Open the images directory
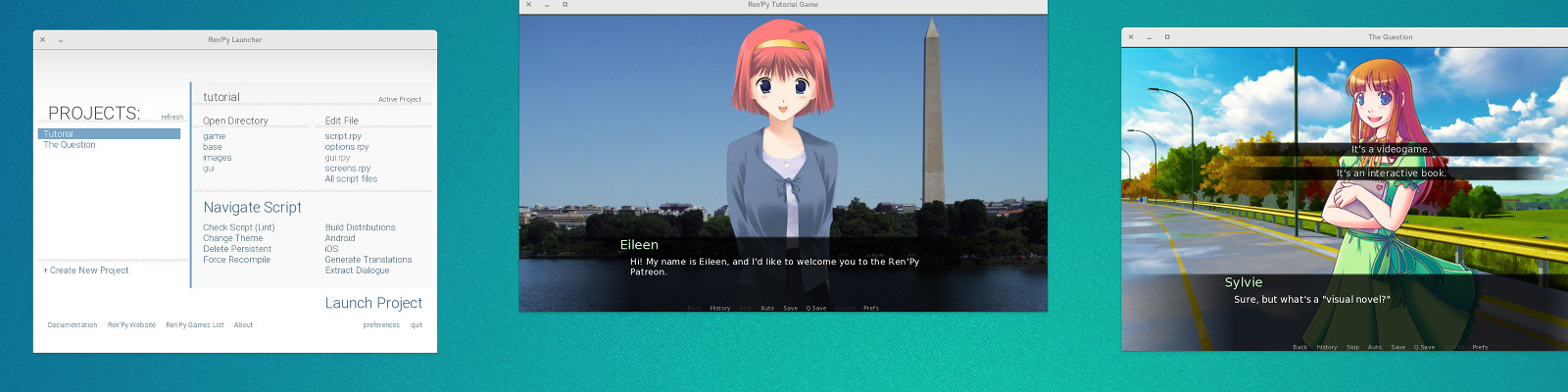Viewport: 1568px width, 392px height. click(218, 158)
